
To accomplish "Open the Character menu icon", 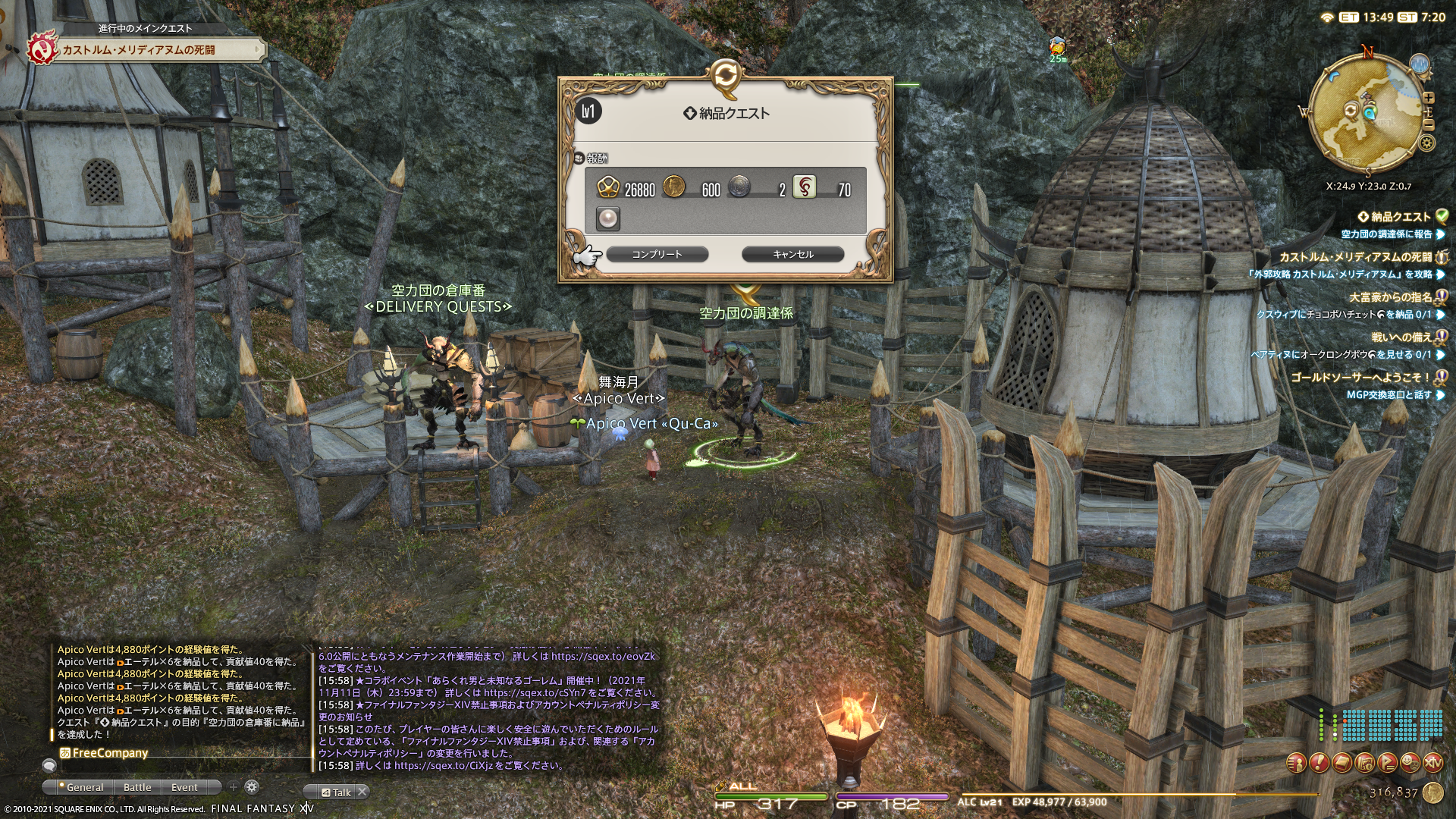I will pos(1297,762).
